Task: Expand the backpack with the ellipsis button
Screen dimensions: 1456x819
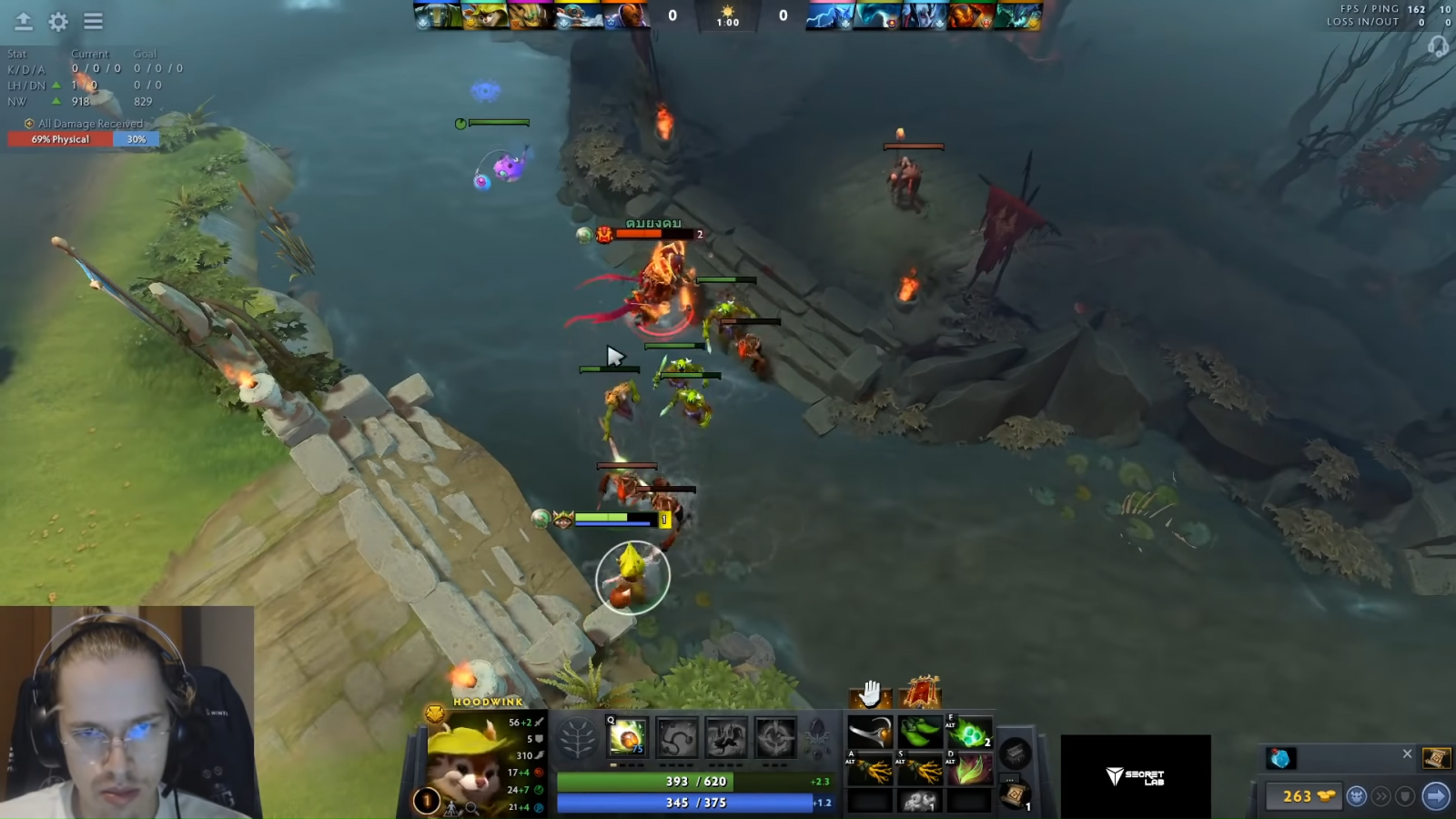Action: point(1010,775)
